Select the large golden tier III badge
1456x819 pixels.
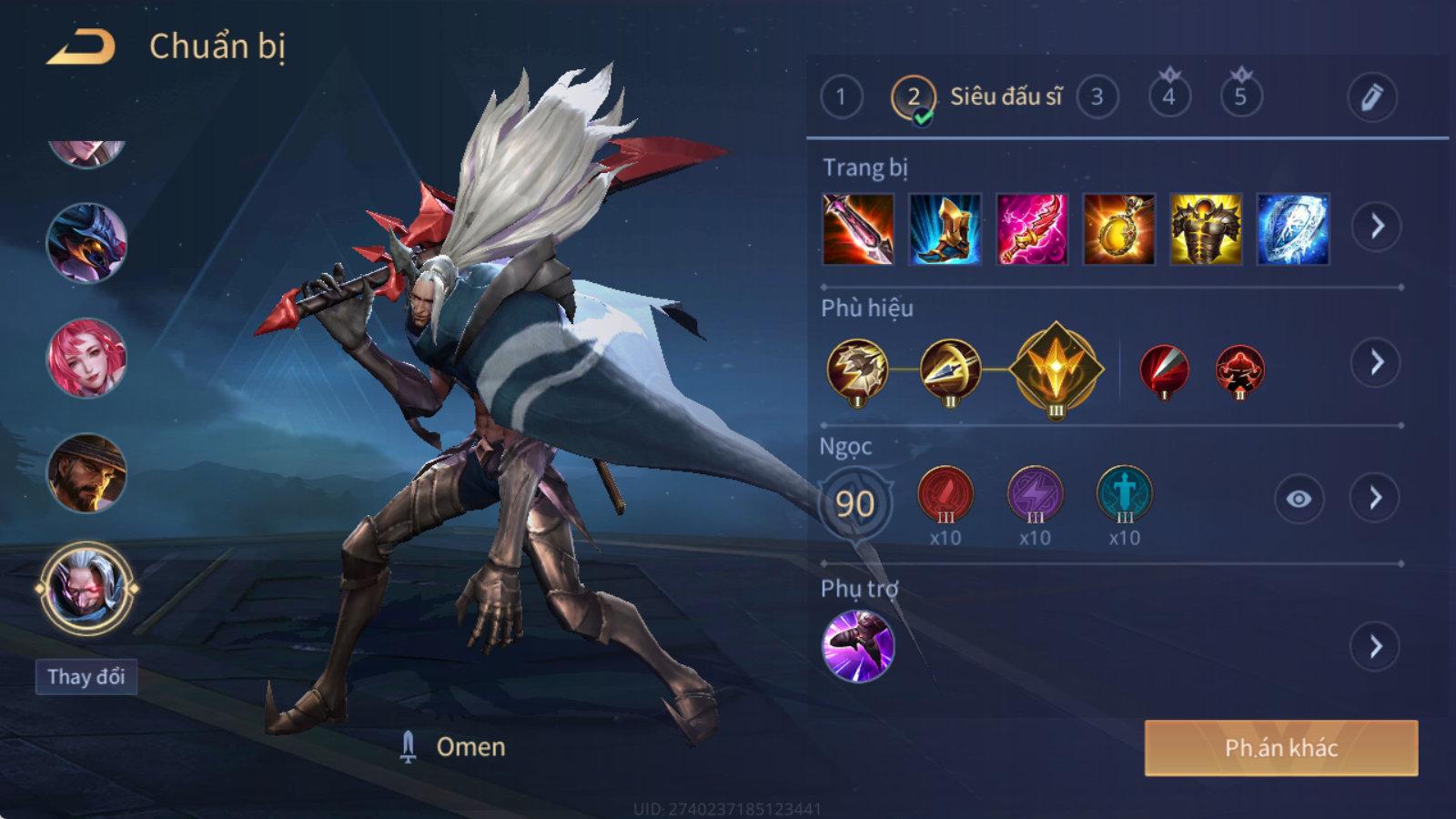[1056, 369]
